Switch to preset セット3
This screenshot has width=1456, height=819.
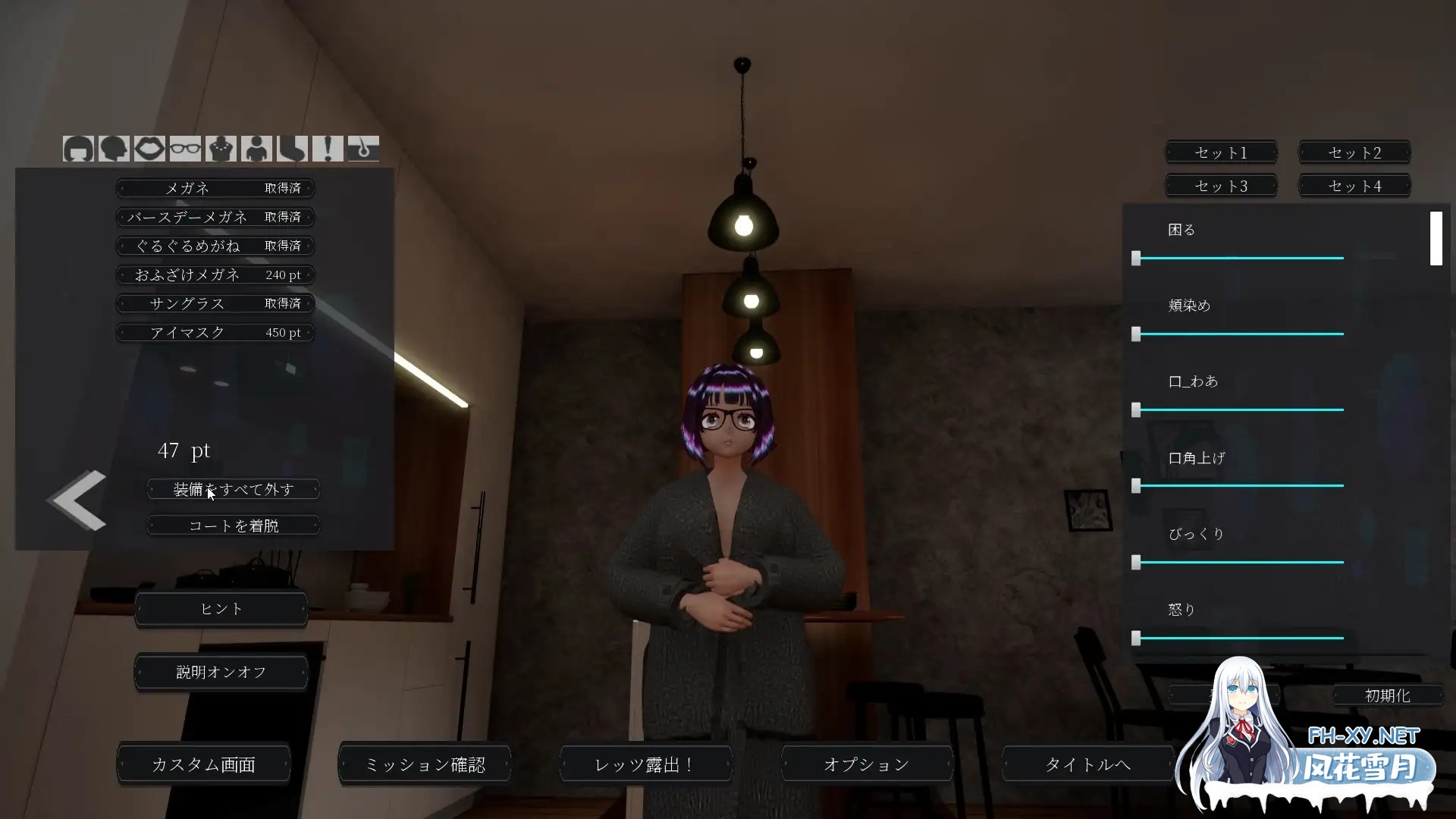[1220, 185]
